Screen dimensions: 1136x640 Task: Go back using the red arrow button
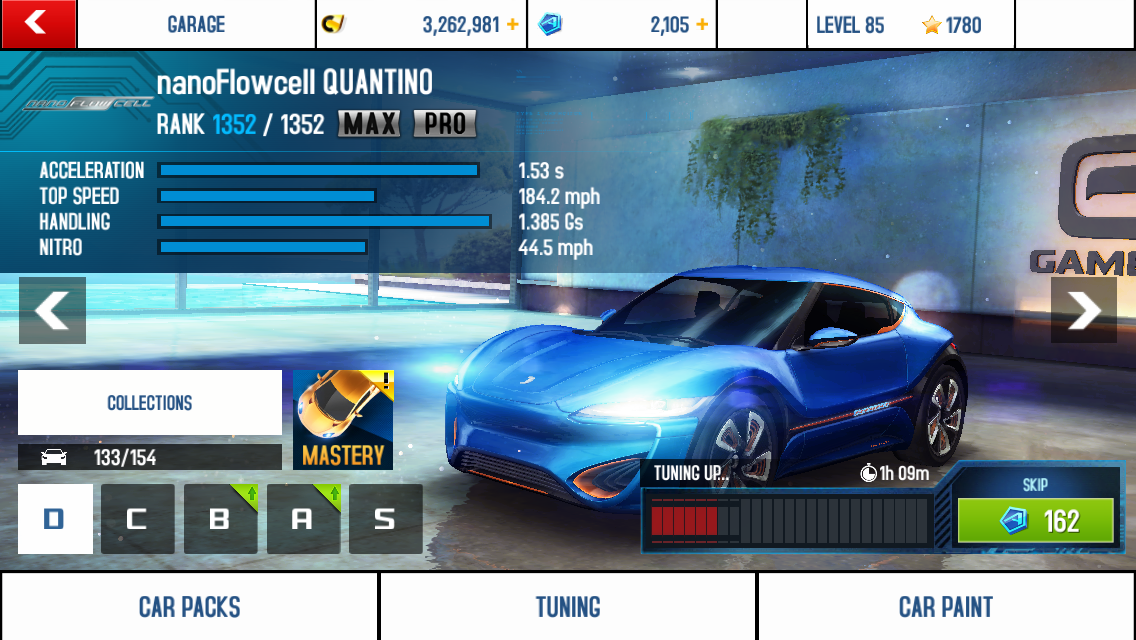point(38,24)
